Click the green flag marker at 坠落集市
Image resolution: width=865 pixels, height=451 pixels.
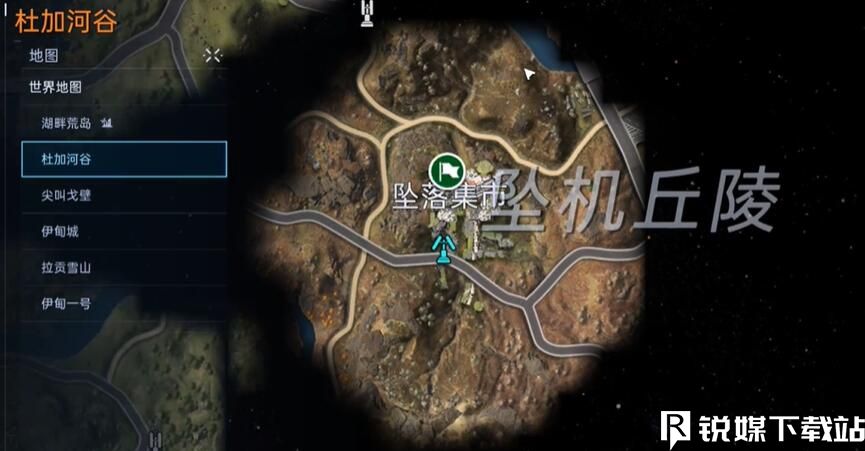pyautogui.click(x=444, y=168)
